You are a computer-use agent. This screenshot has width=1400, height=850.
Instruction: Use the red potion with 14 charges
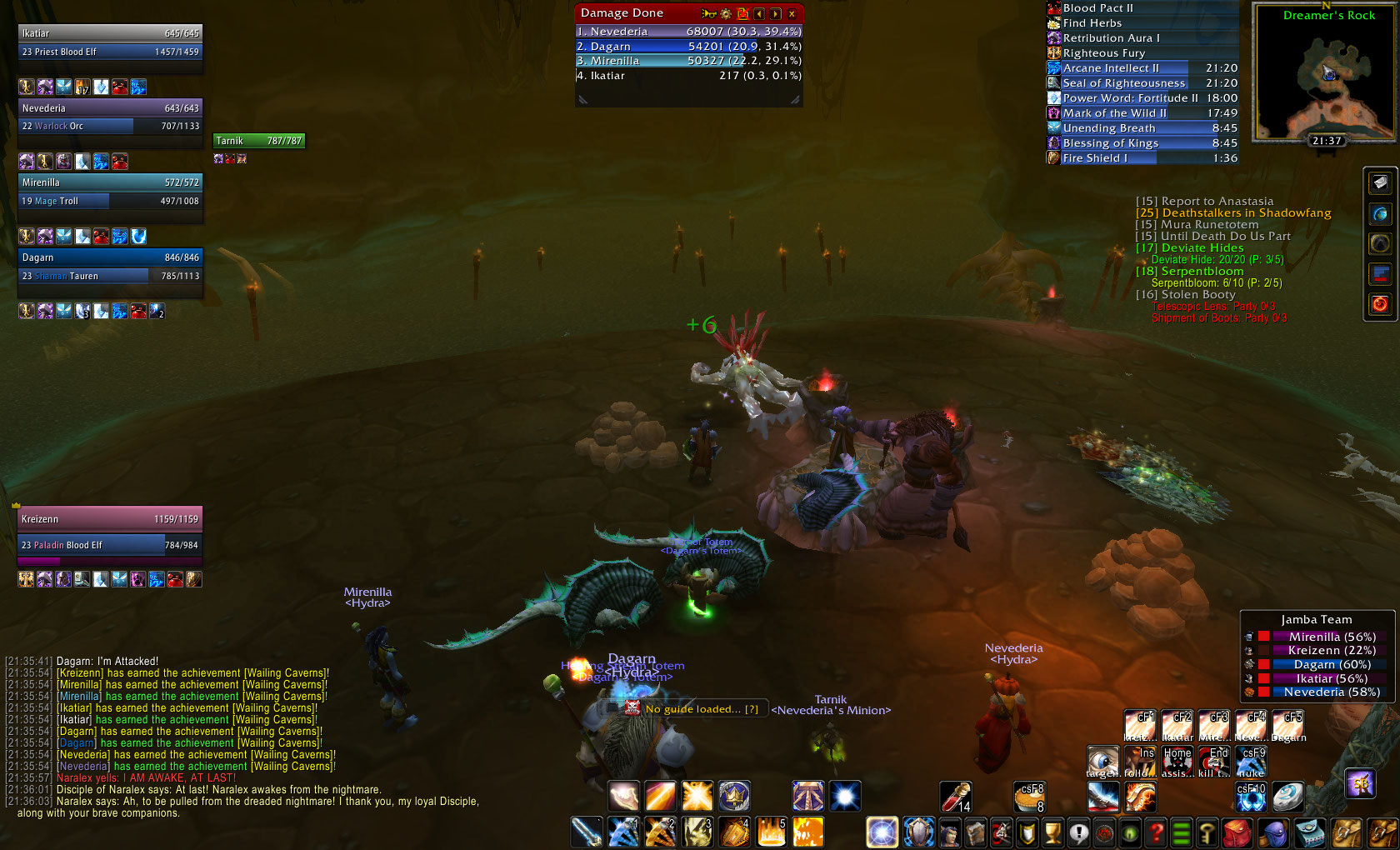tap(956, 797)
